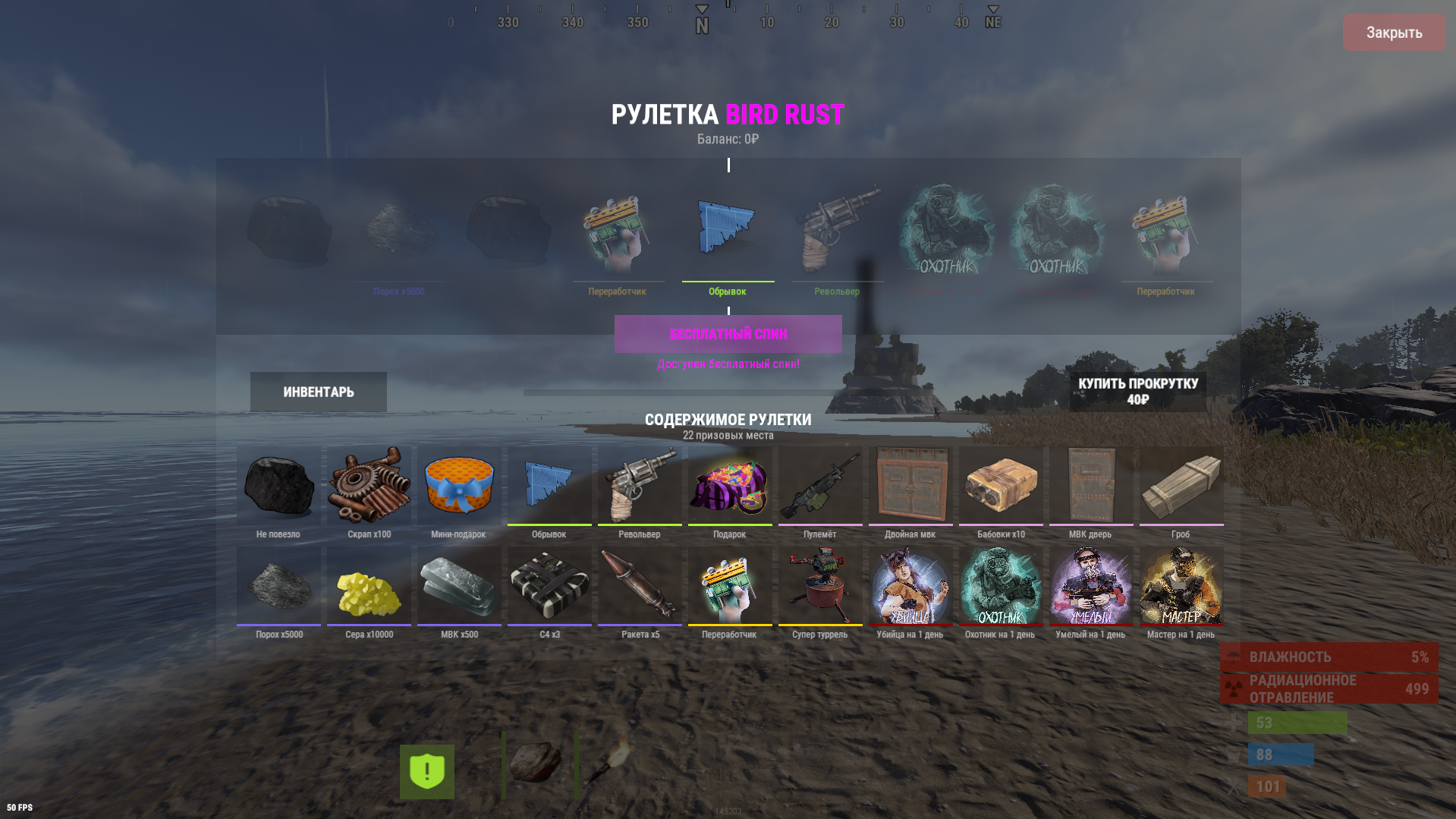Click the green shield warning icon
This screenshot has width=1456, height=819.
point(427,771)
